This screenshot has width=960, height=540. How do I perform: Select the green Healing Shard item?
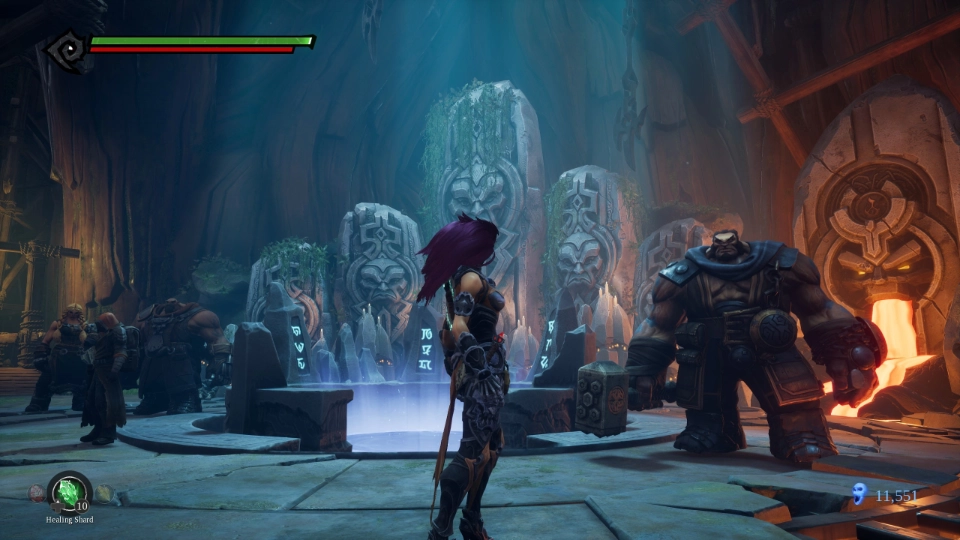click(x=69, y=491)
